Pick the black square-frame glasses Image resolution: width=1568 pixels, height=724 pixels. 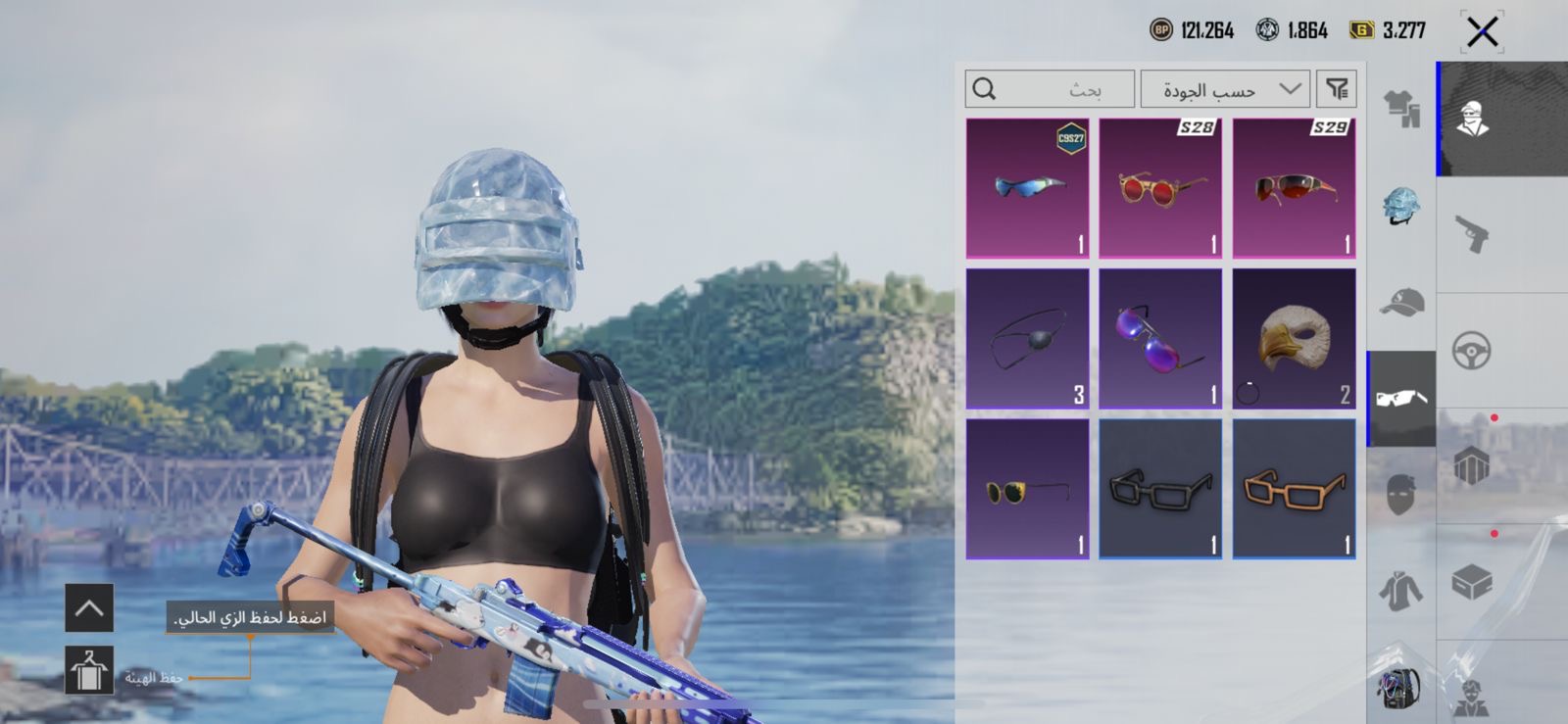click(x=1160, y=490)
